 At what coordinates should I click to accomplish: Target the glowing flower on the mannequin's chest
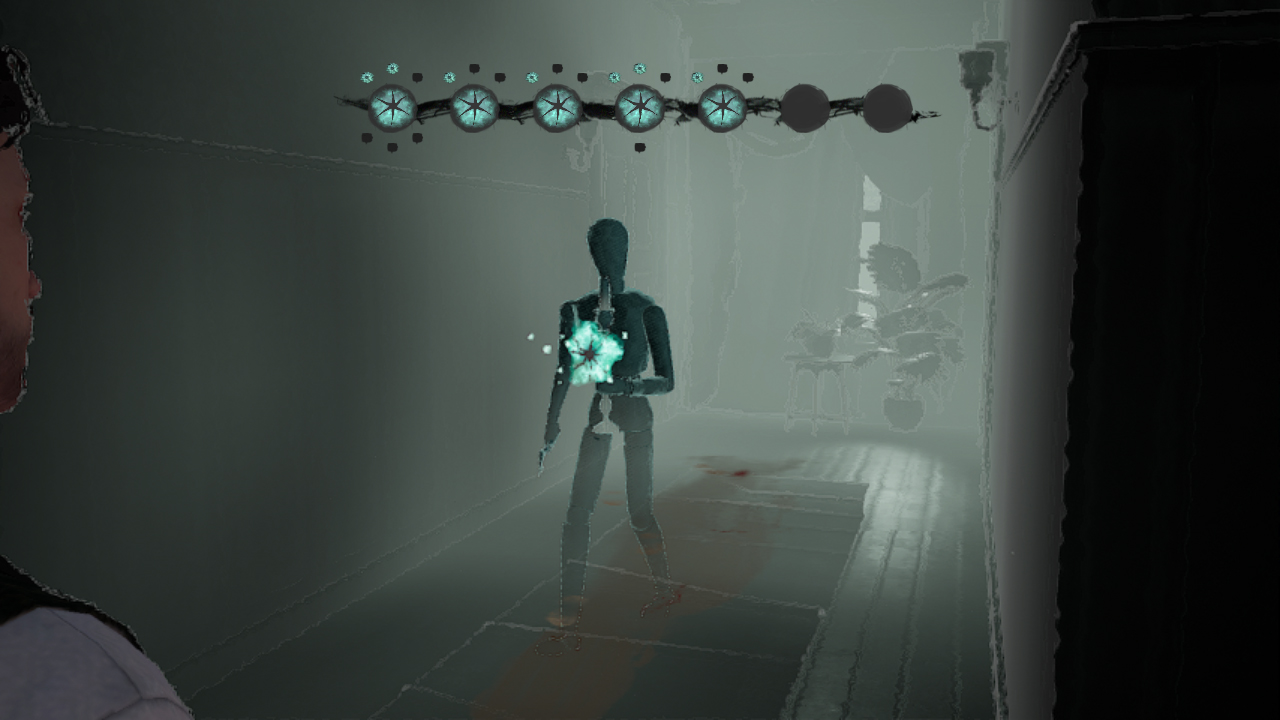(592, 355)
